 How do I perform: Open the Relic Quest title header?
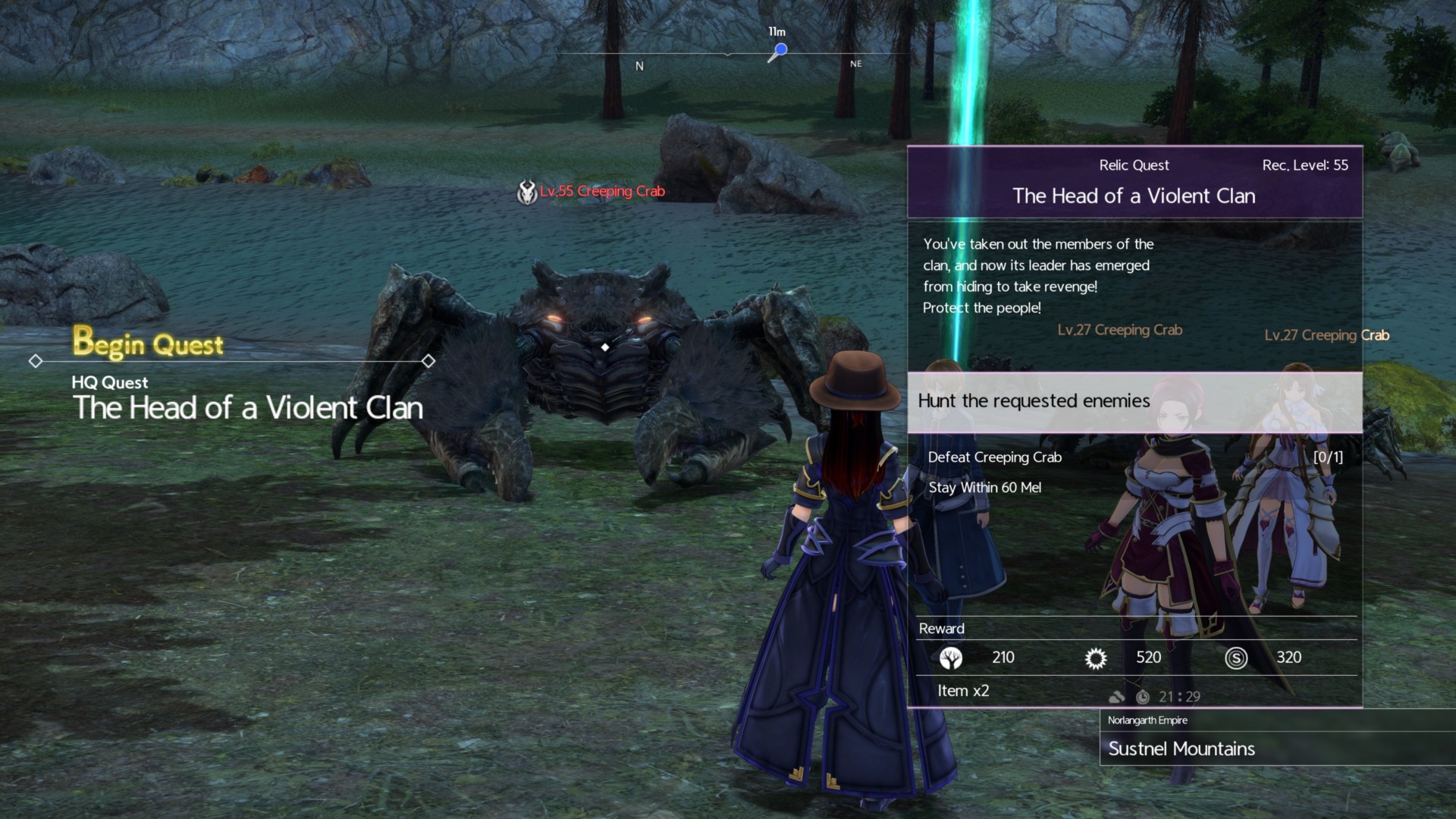(x=1134, y=182)
